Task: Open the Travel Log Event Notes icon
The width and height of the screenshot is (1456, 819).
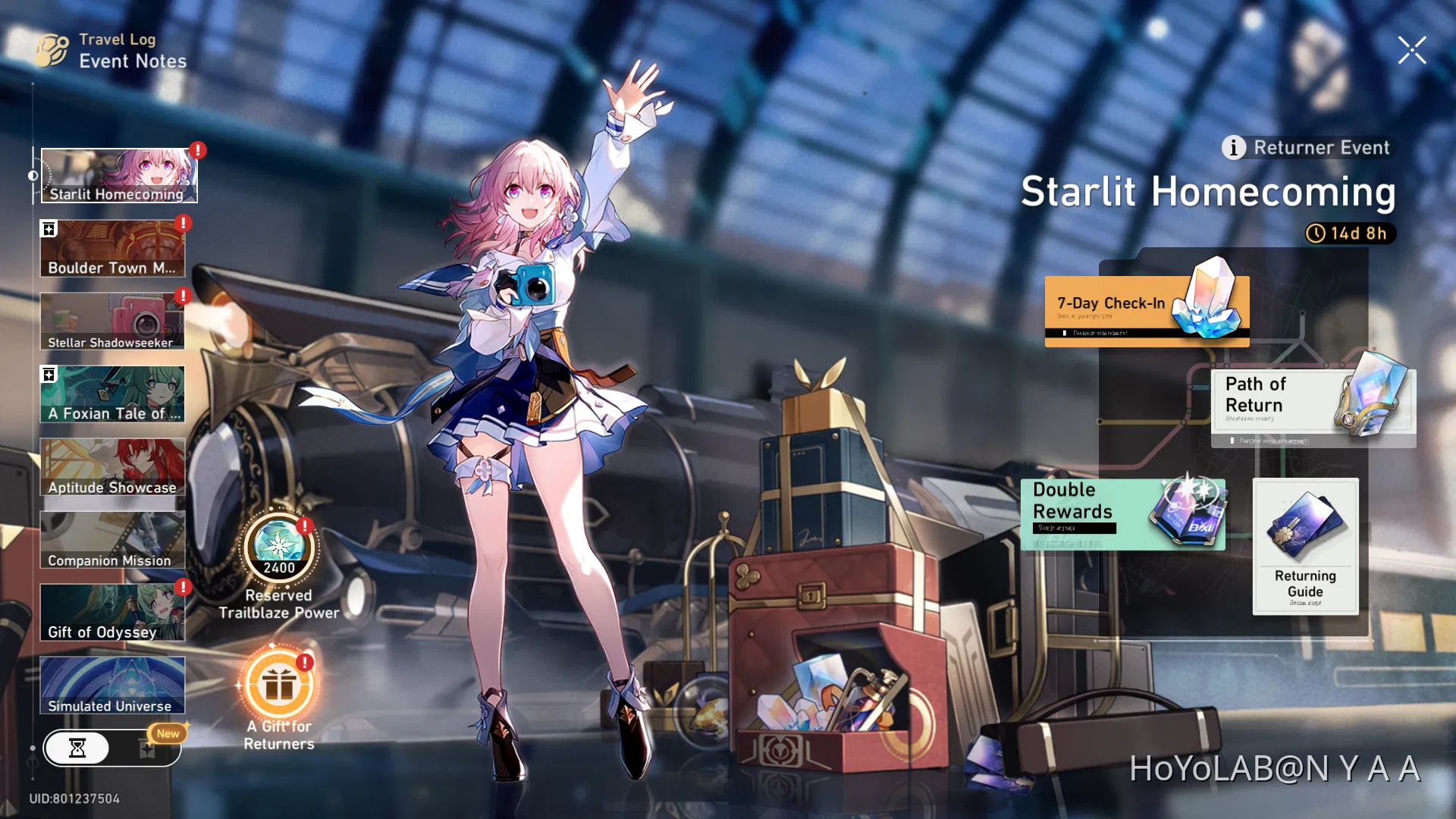Action: (52, 50)
